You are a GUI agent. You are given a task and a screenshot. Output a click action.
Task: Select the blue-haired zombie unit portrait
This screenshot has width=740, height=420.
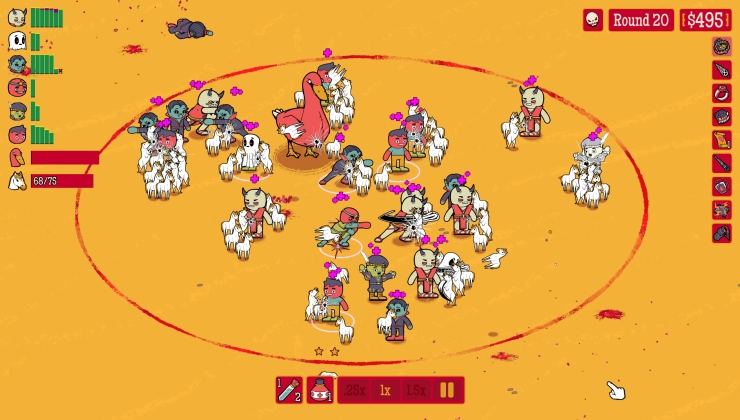17,64
